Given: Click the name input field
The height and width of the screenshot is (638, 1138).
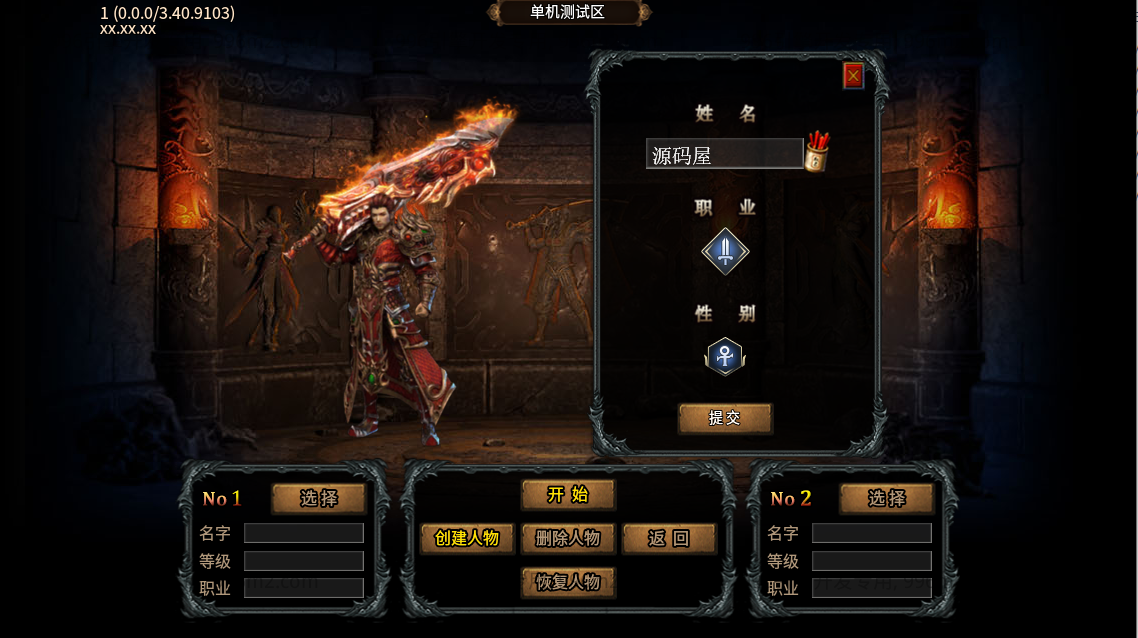Looking at the screenshot, I should pyautogui.click(x=724, y=154).
